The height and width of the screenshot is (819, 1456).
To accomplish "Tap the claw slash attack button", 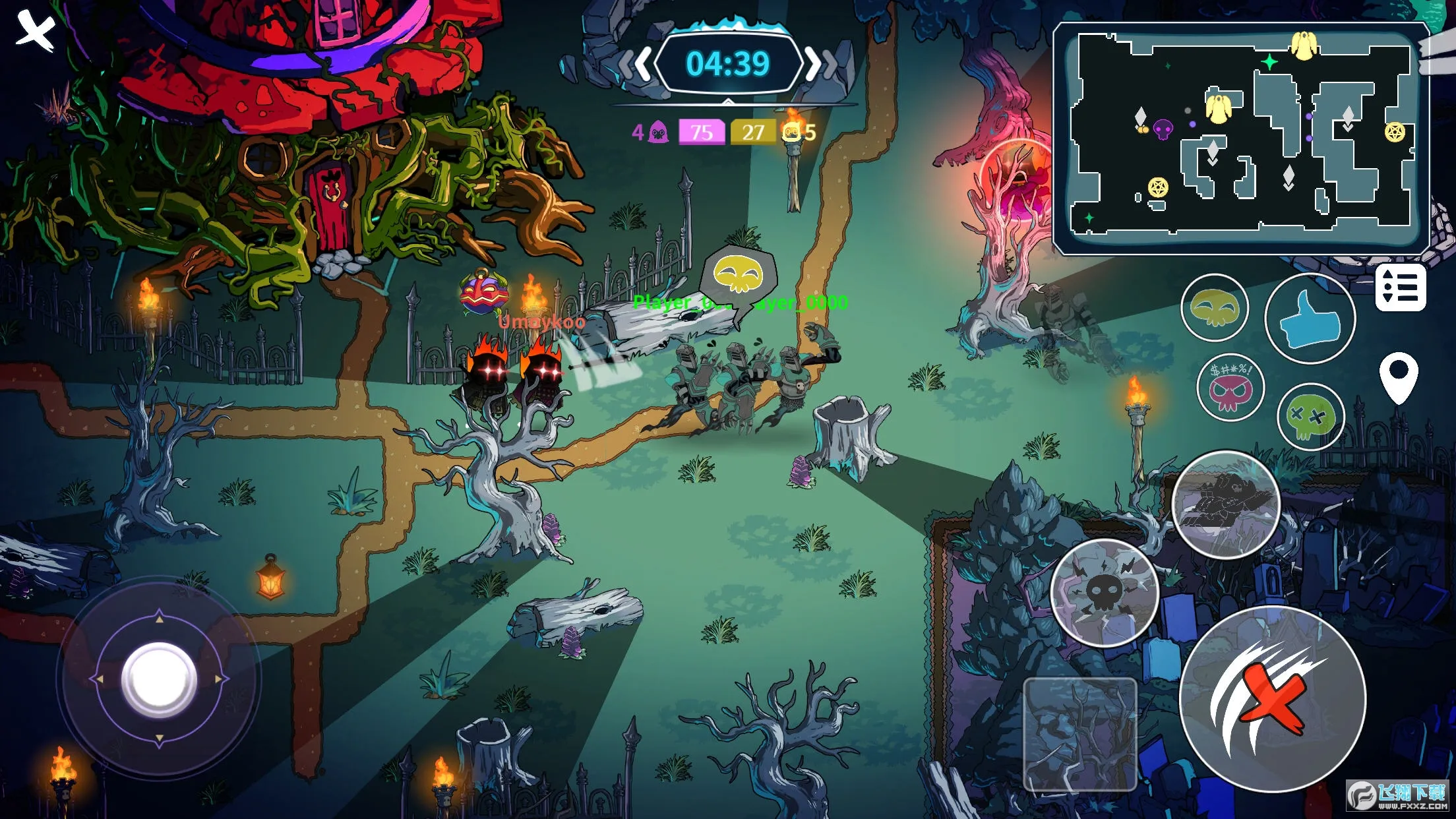I will (1272, 699).
